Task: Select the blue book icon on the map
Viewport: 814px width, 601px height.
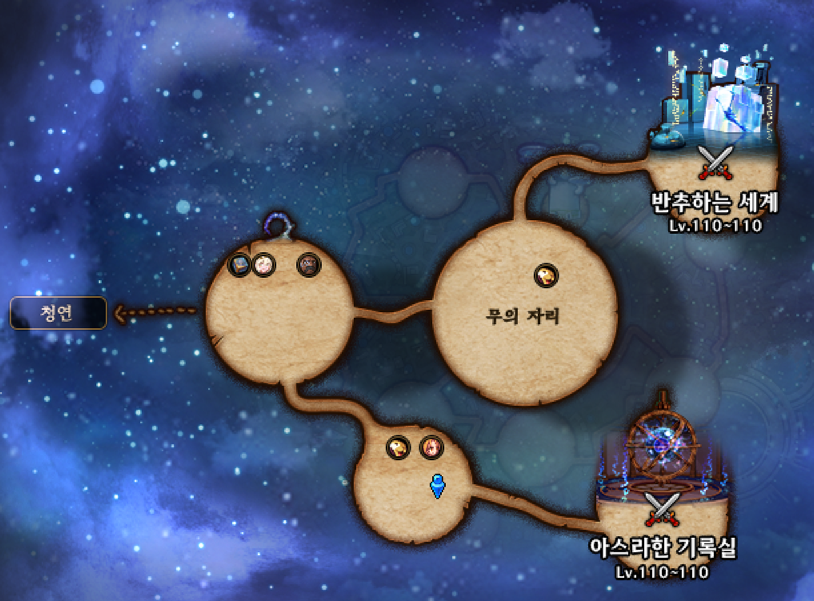Action: 240,265
